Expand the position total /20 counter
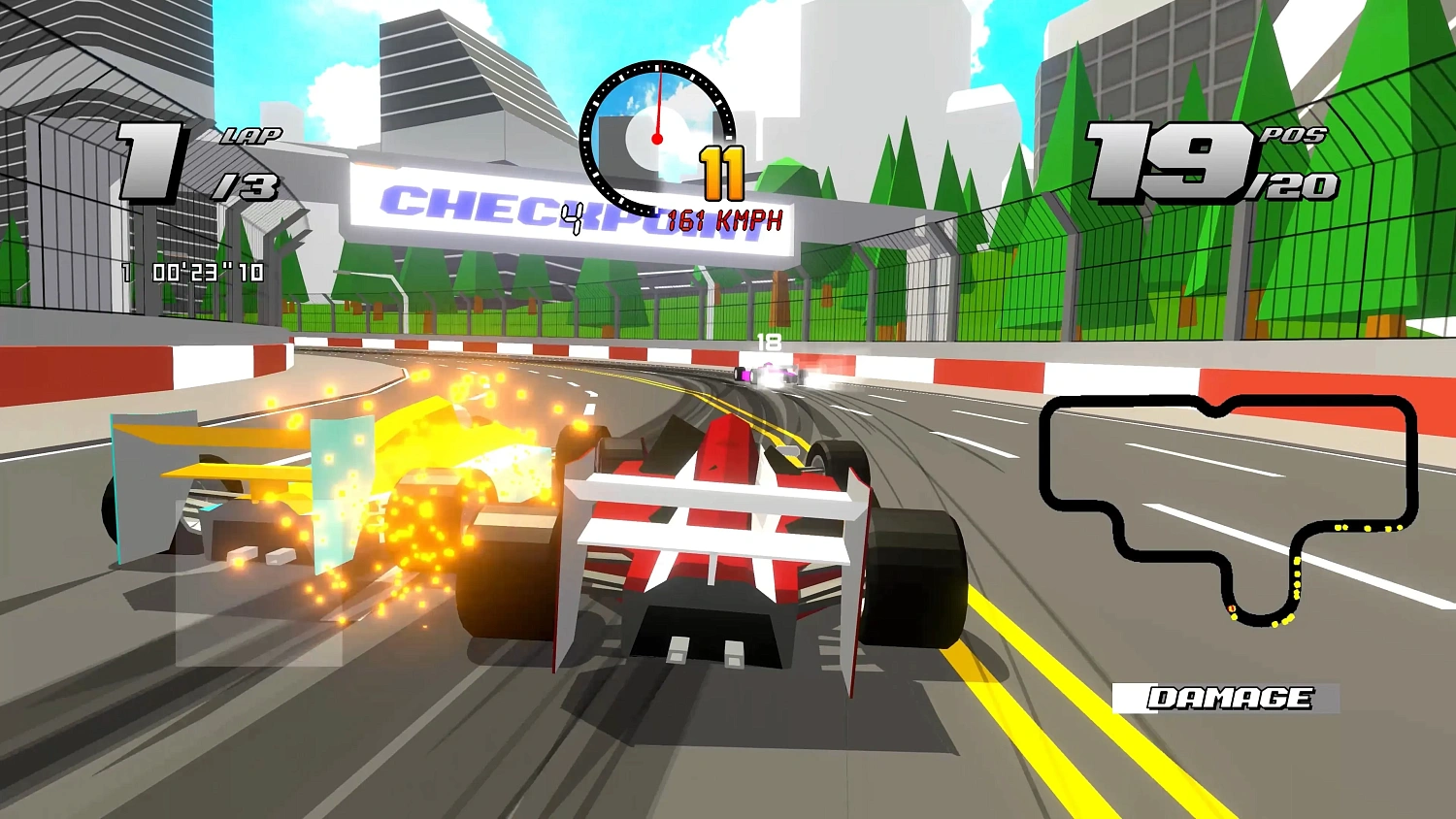This screenshot has width=1456, height=819. tap(1297, 186)
